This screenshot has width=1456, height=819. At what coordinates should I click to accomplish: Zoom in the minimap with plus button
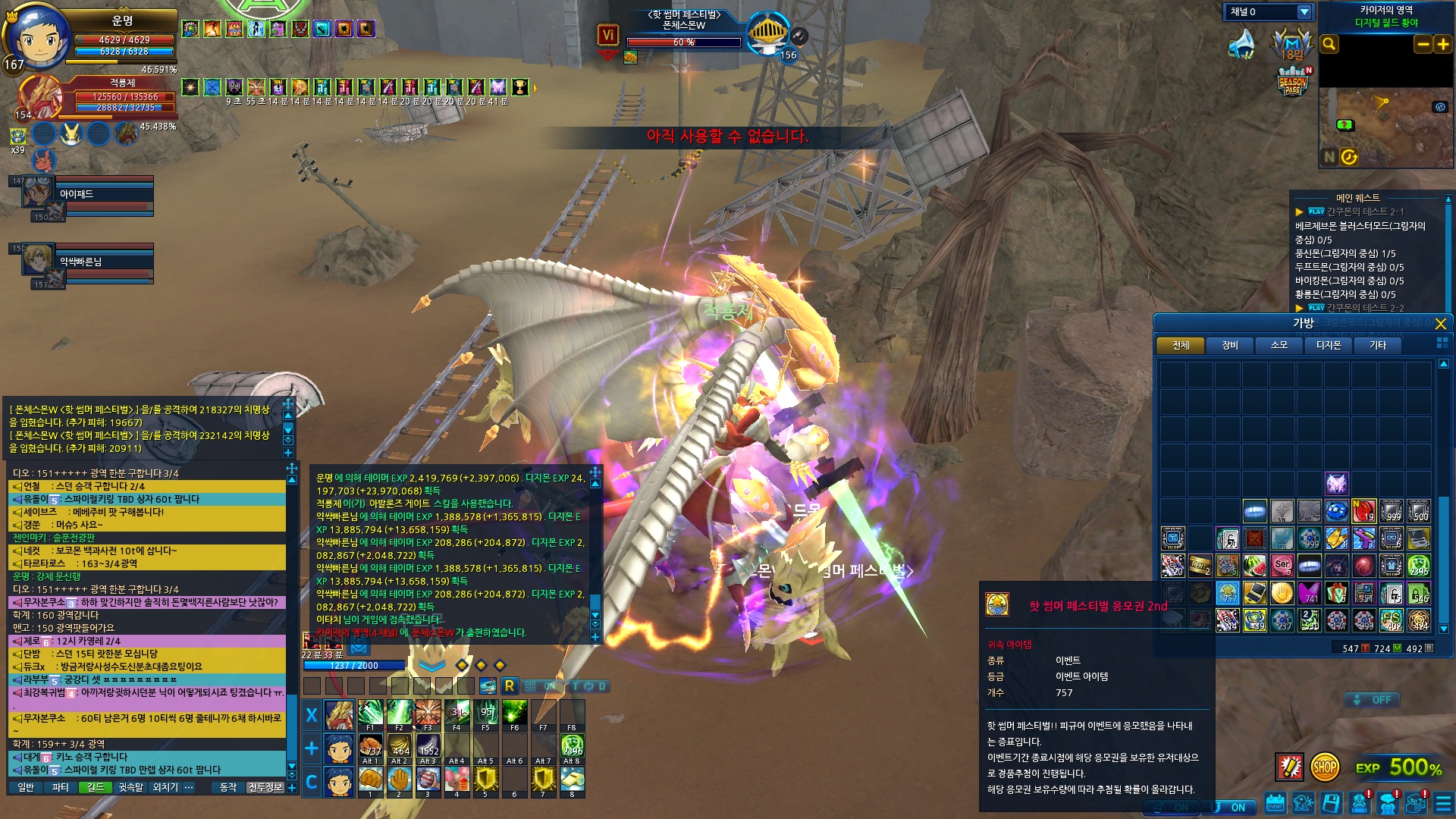coord(1442,45)
